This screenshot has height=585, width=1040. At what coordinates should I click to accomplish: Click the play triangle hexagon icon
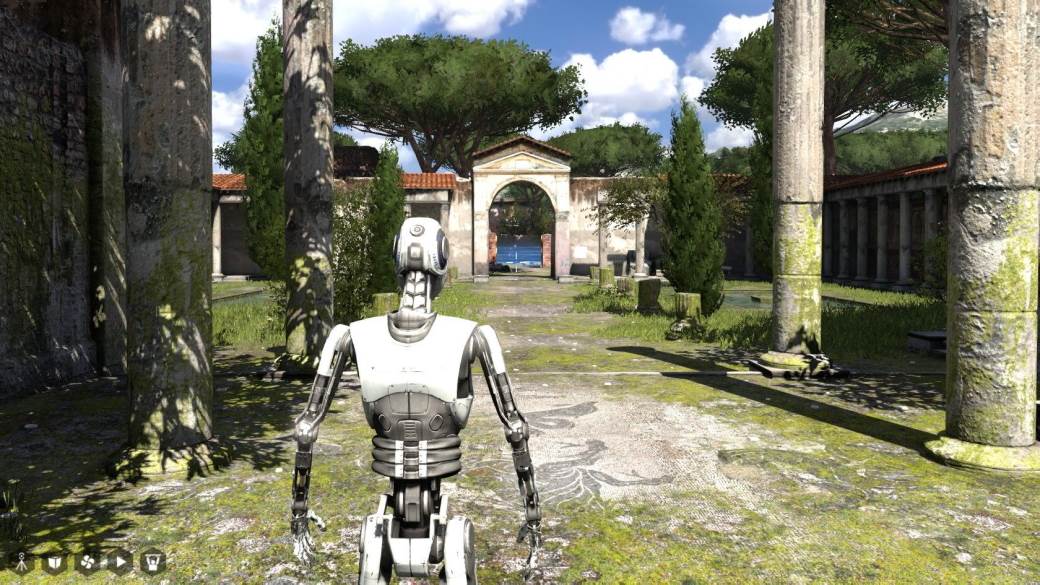tap(120, 561)
